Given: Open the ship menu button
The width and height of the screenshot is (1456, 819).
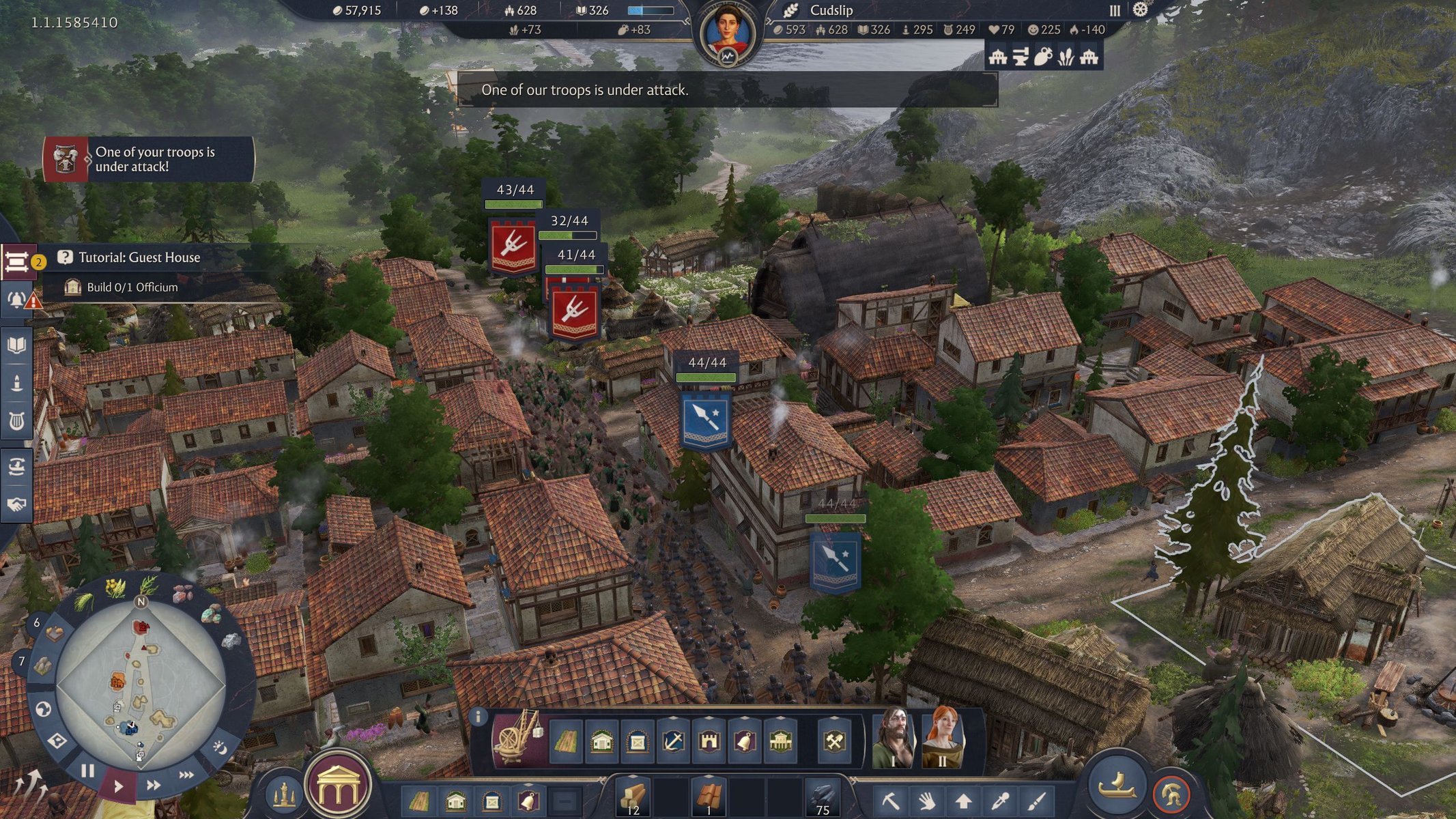Looking at the screenshot, I should 1117,784.
